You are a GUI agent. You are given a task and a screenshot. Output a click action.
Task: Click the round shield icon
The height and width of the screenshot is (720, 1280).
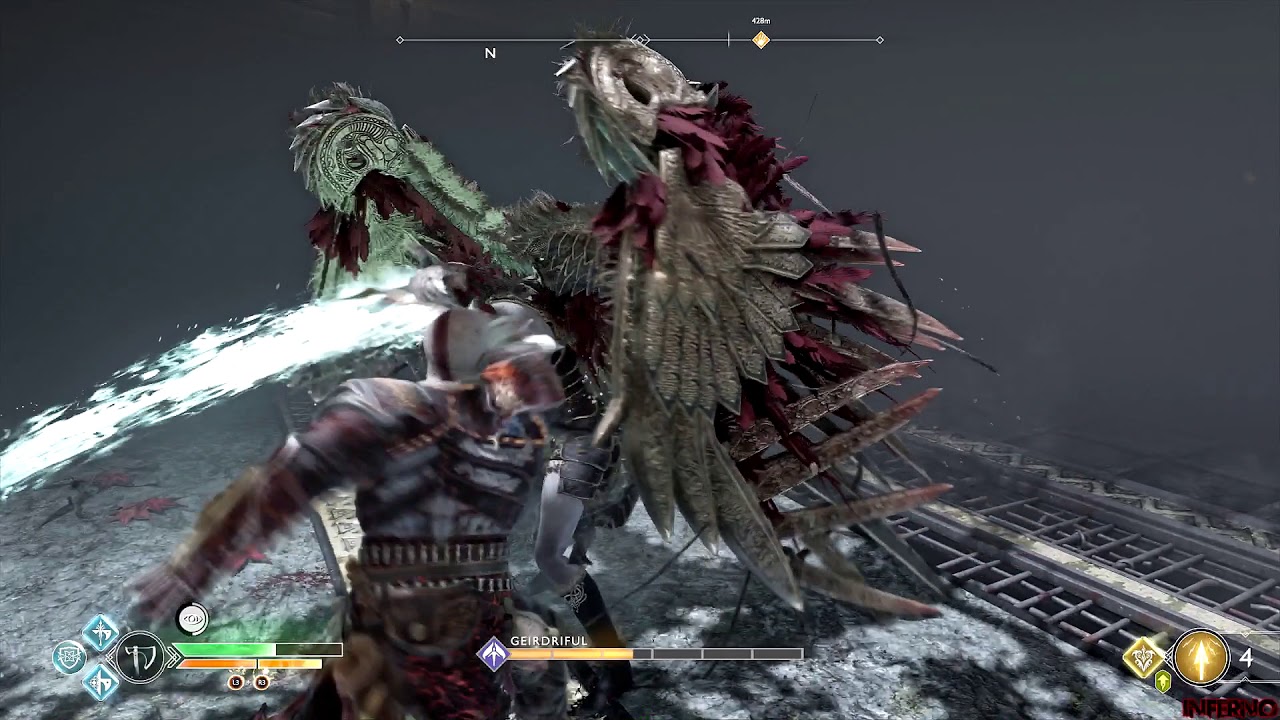(69, 657)
